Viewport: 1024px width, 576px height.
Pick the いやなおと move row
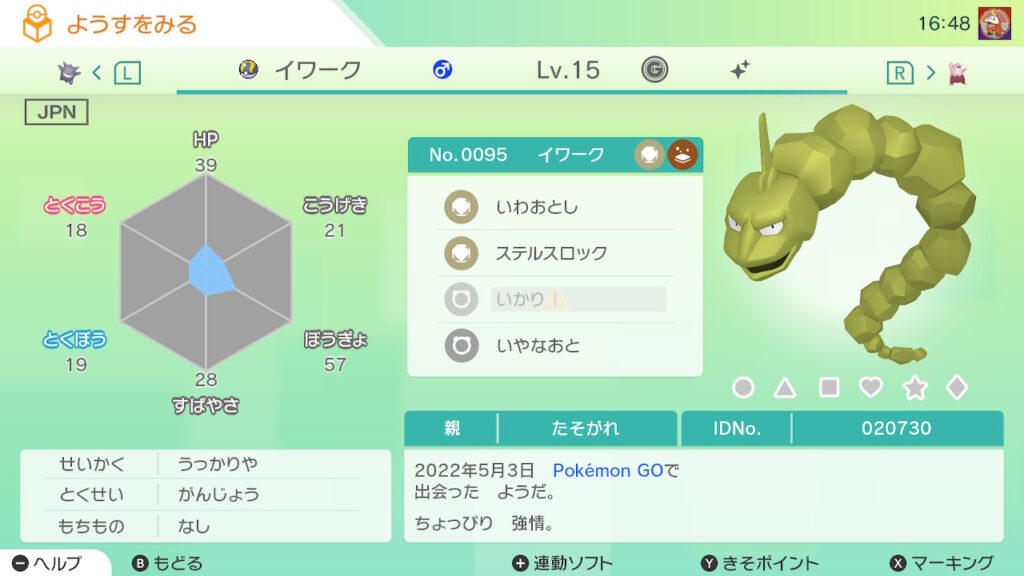pos(555,345)
